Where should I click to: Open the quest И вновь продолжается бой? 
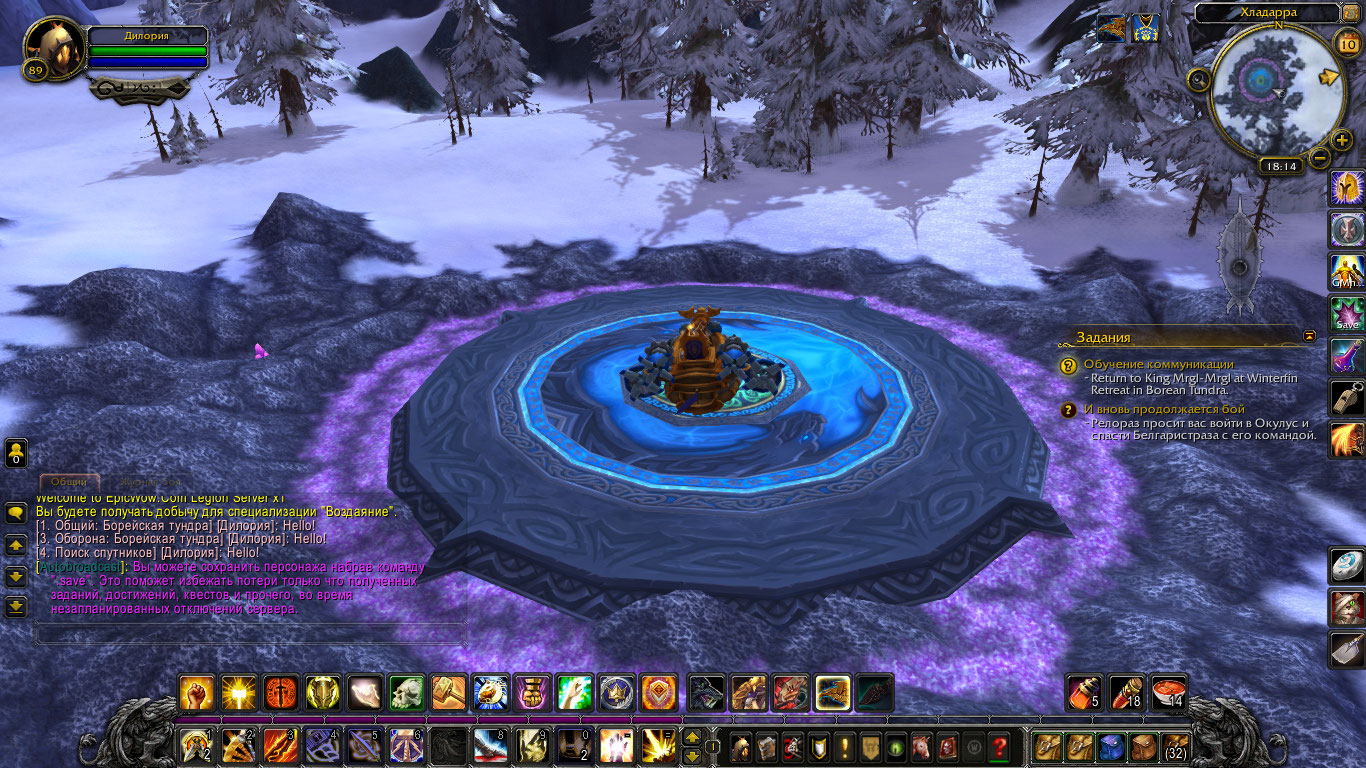[1164, 409]
